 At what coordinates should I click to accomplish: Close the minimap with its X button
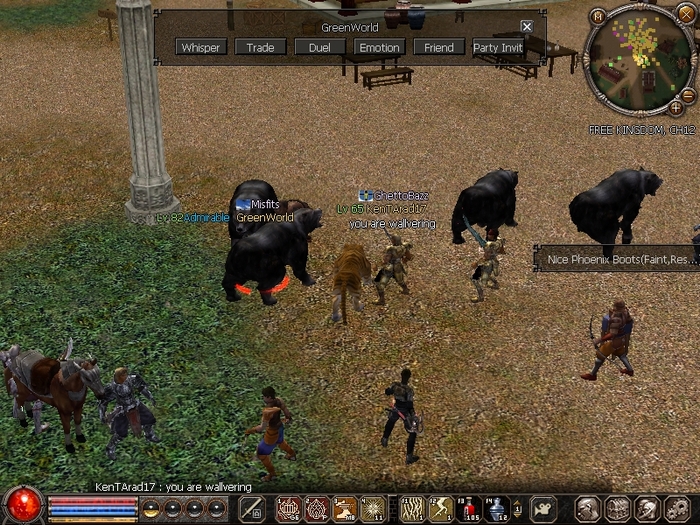685,15
